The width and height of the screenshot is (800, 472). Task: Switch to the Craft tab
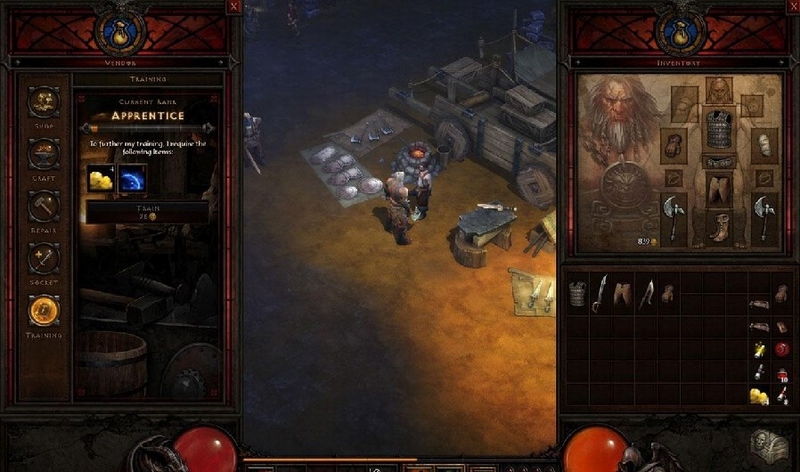click(44, 154)
